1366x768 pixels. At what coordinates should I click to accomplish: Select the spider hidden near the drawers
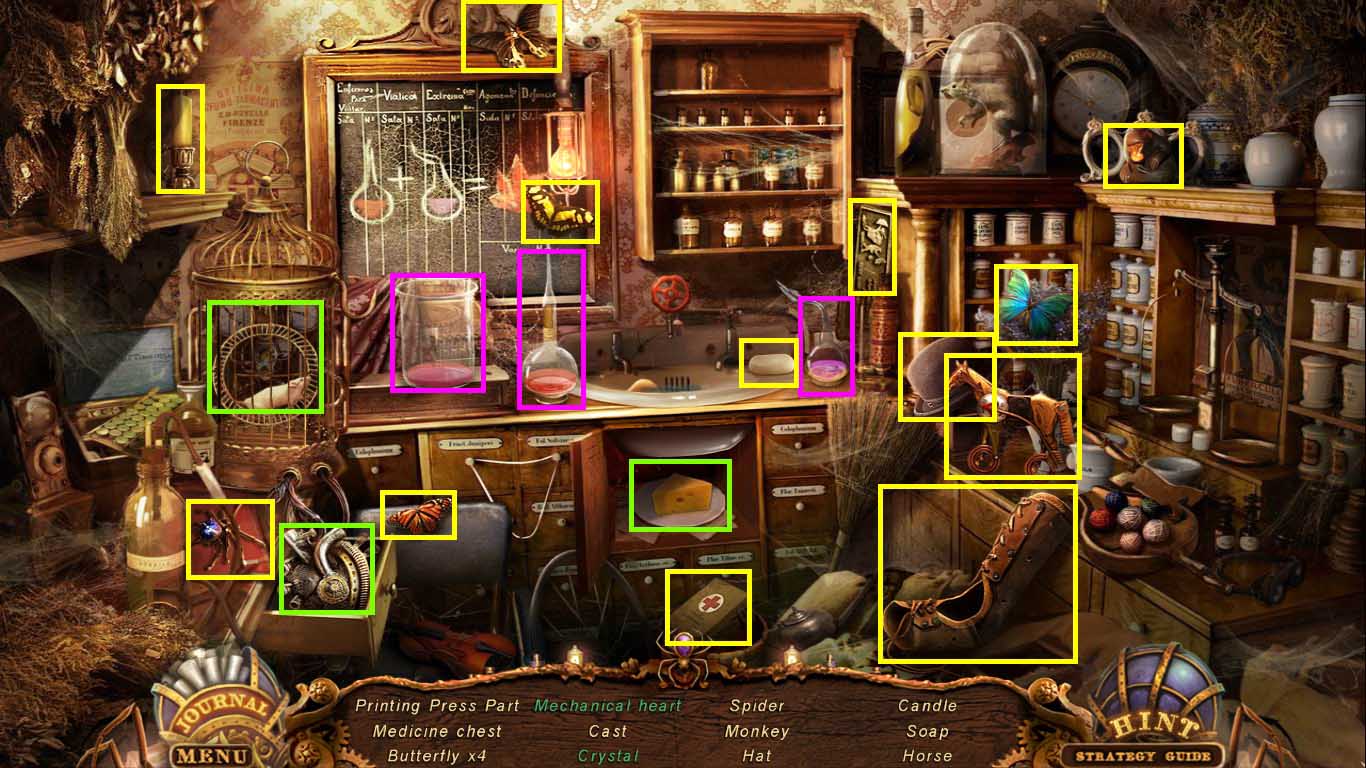(x=232, y=539)
